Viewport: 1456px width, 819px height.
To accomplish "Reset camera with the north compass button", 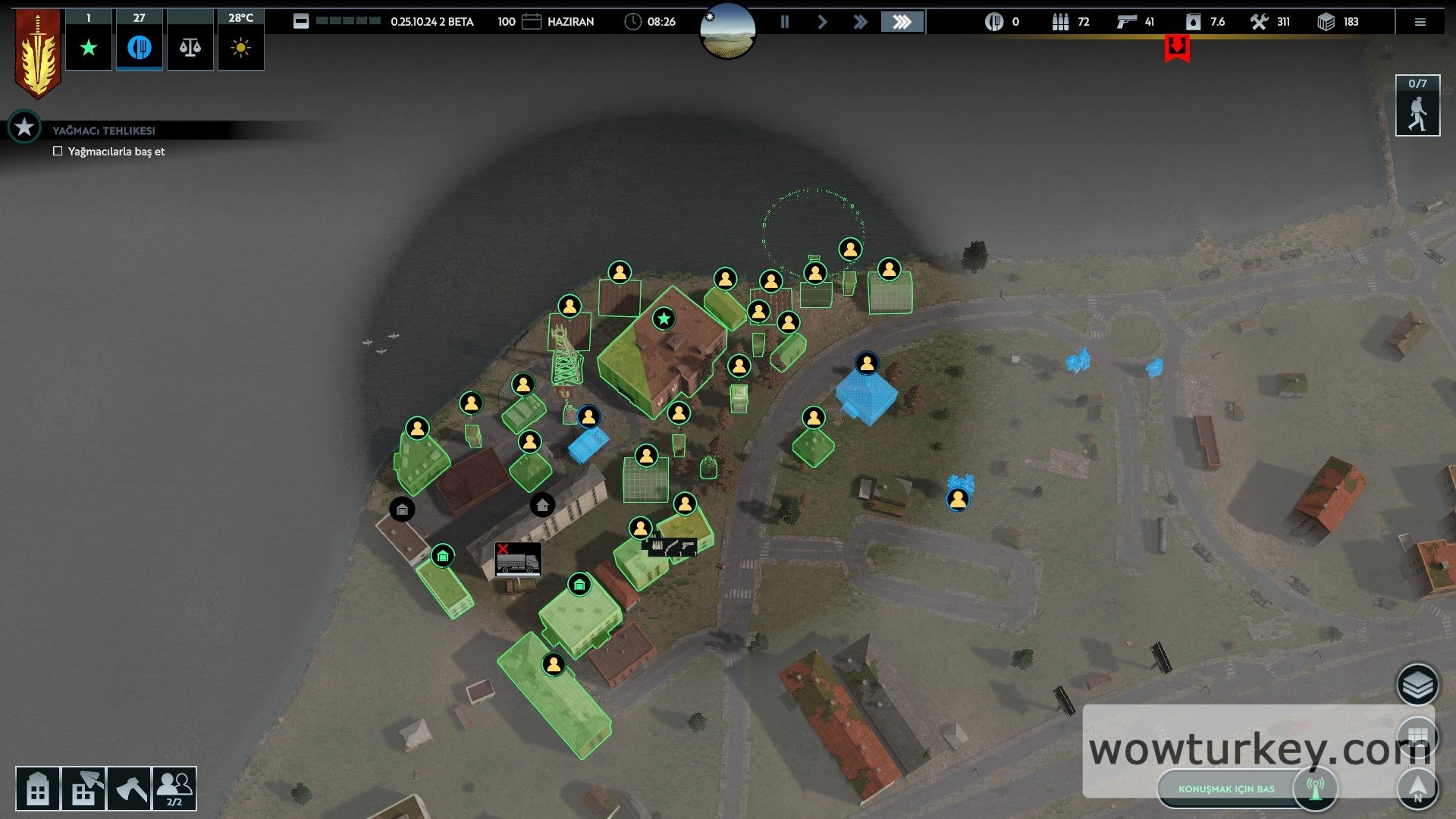I will coord(1417,787).
